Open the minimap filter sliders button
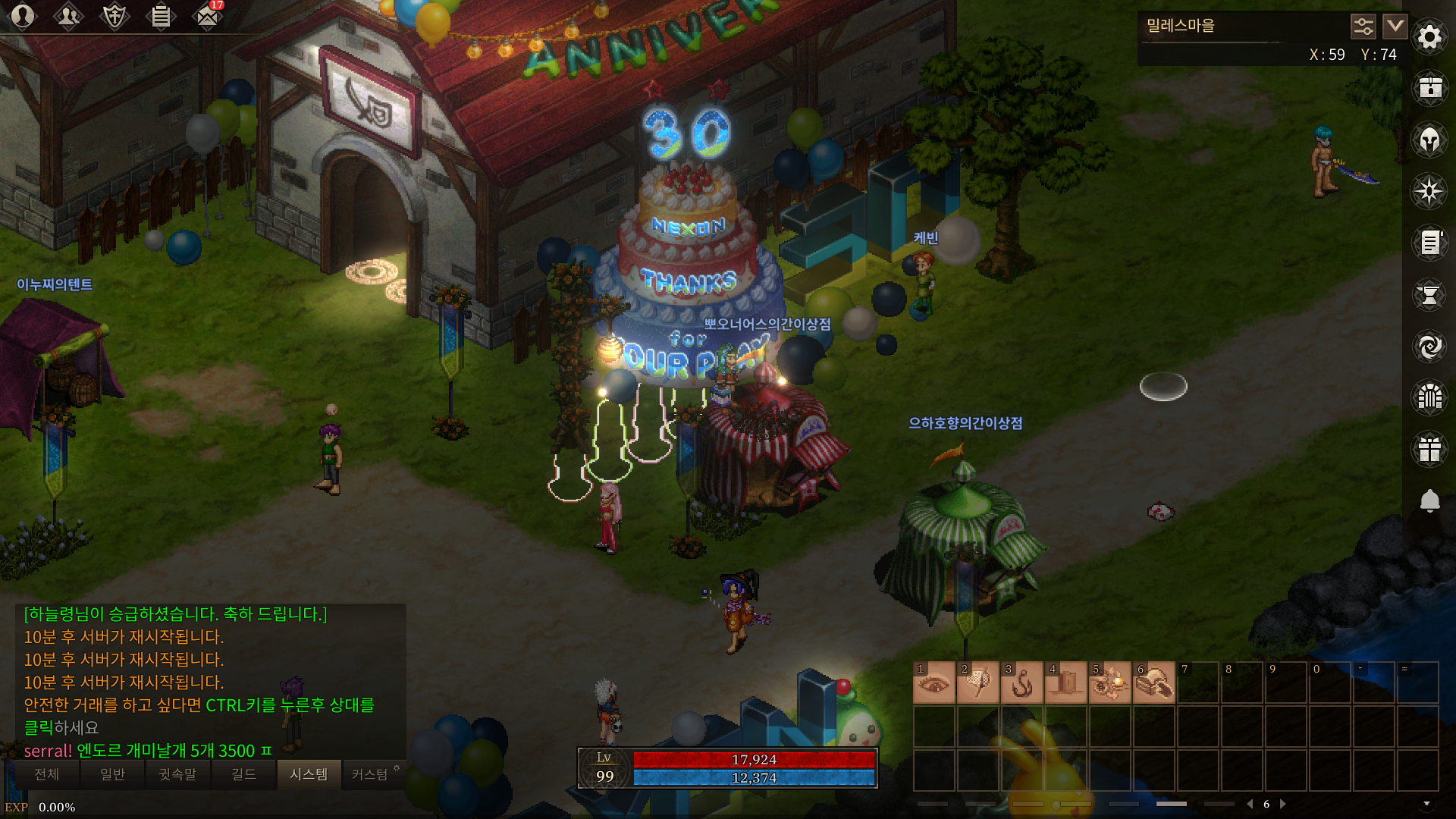This screenshot has width=1456, height=819. coord(1363,27)
